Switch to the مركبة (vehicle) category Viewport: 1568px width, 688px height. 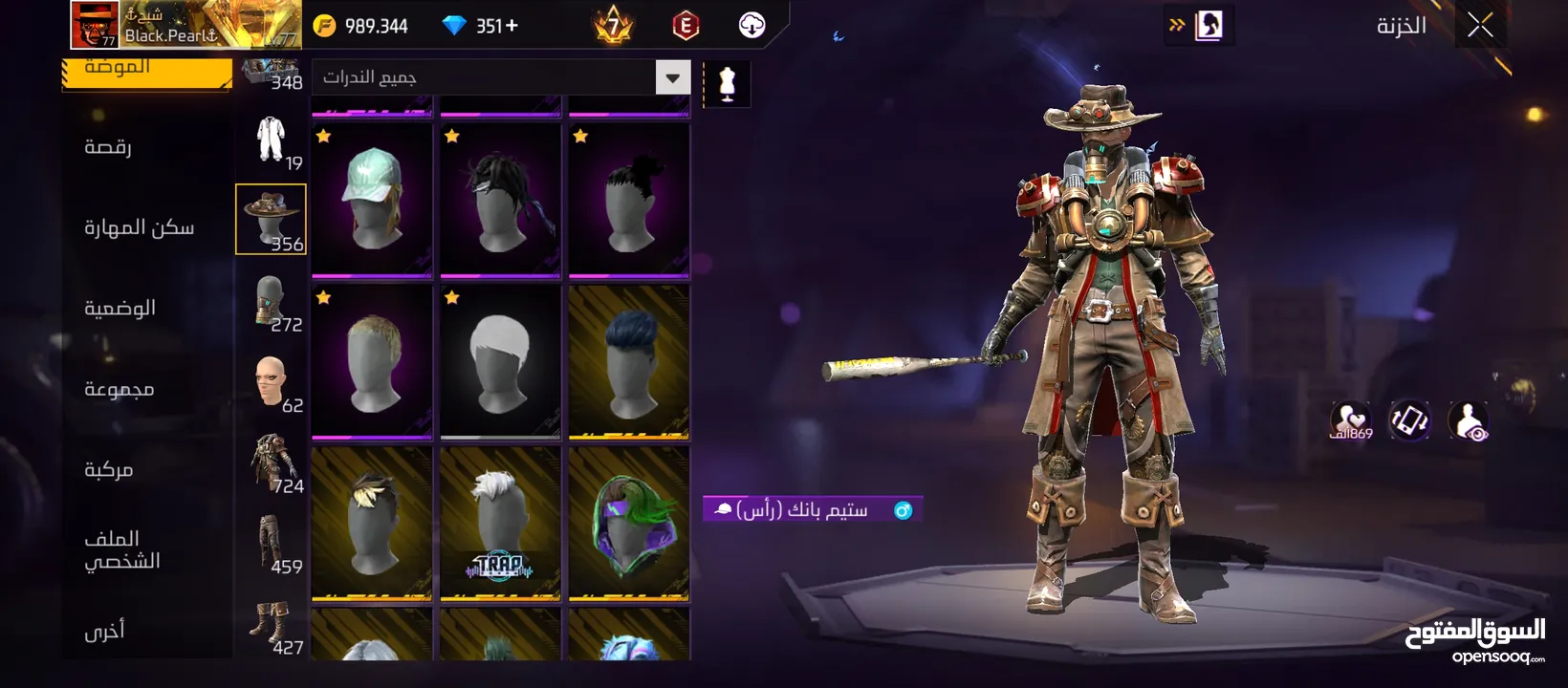coord(108,469)
